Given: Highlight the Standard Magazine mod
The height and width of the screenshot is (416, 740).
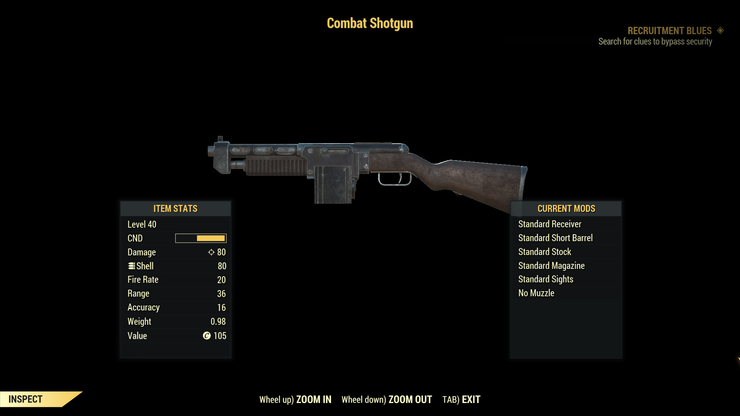Looking at the screenshot, I should tap(551, 266).
